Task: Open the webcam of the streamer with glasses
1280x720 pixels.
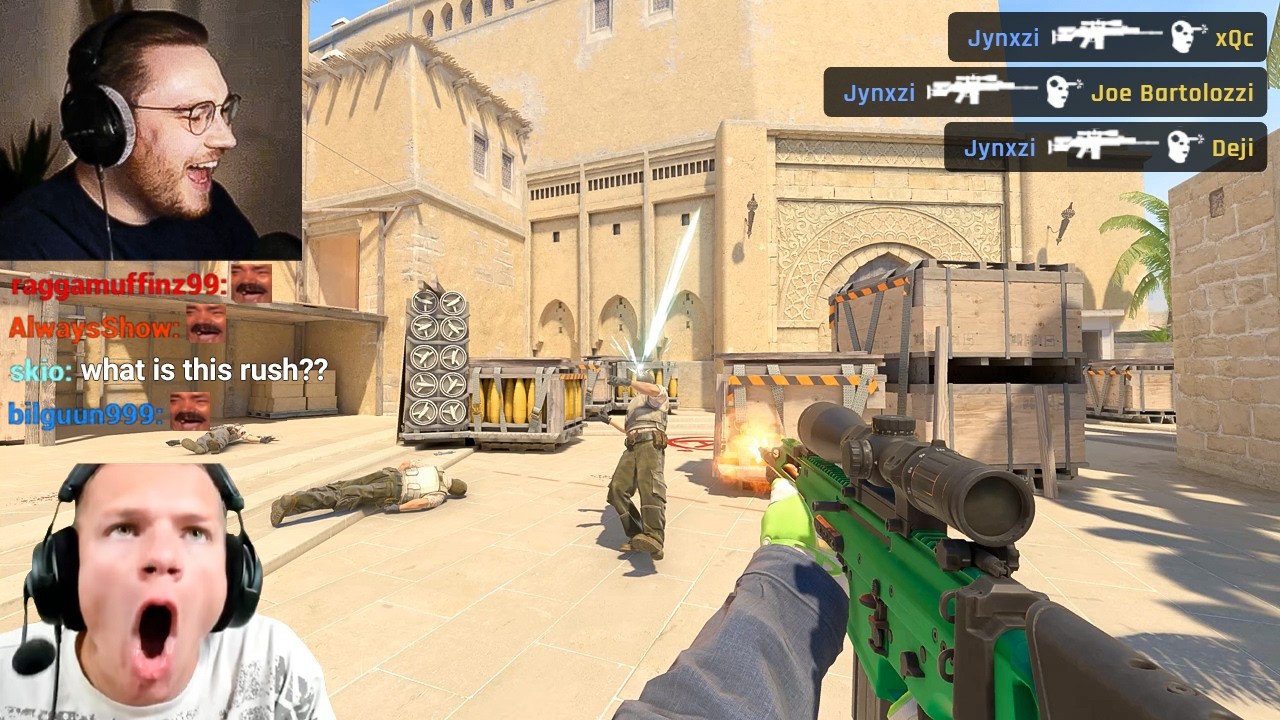Action: 151,130
